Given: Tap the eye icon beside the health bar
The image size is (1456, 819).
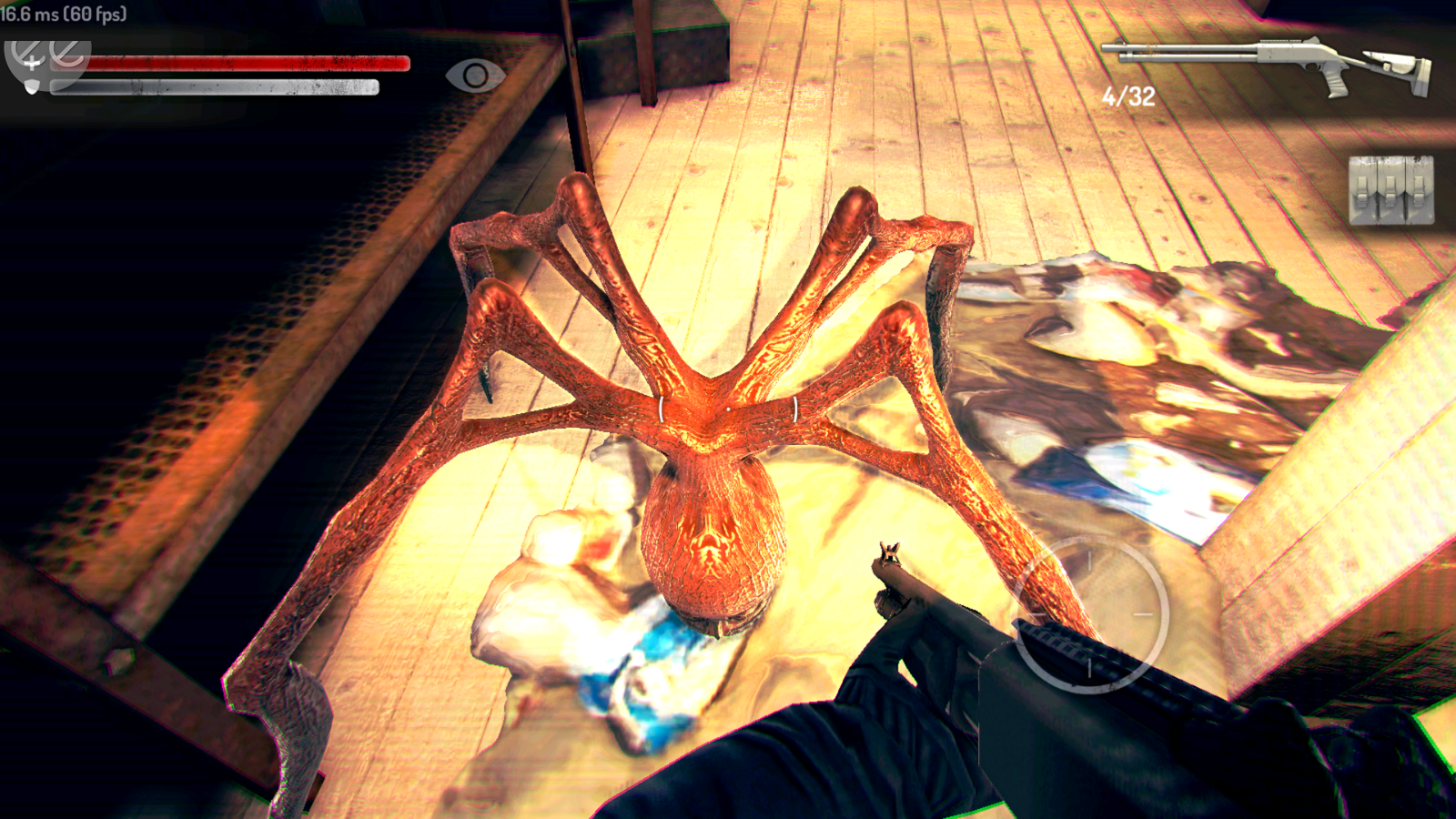Looking at the screenshot, I should click(475, 76).
